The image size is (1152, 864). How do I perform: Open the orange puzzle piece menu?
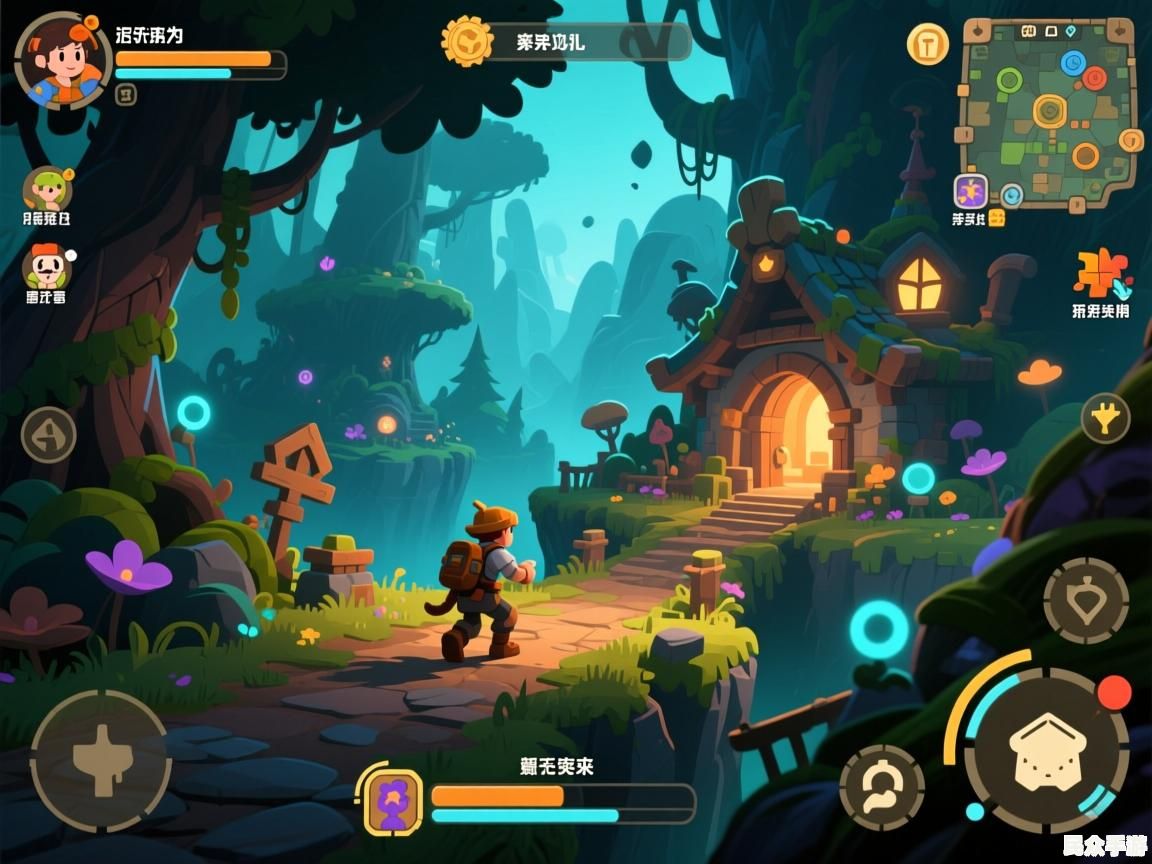click(x=1100, y=273)
